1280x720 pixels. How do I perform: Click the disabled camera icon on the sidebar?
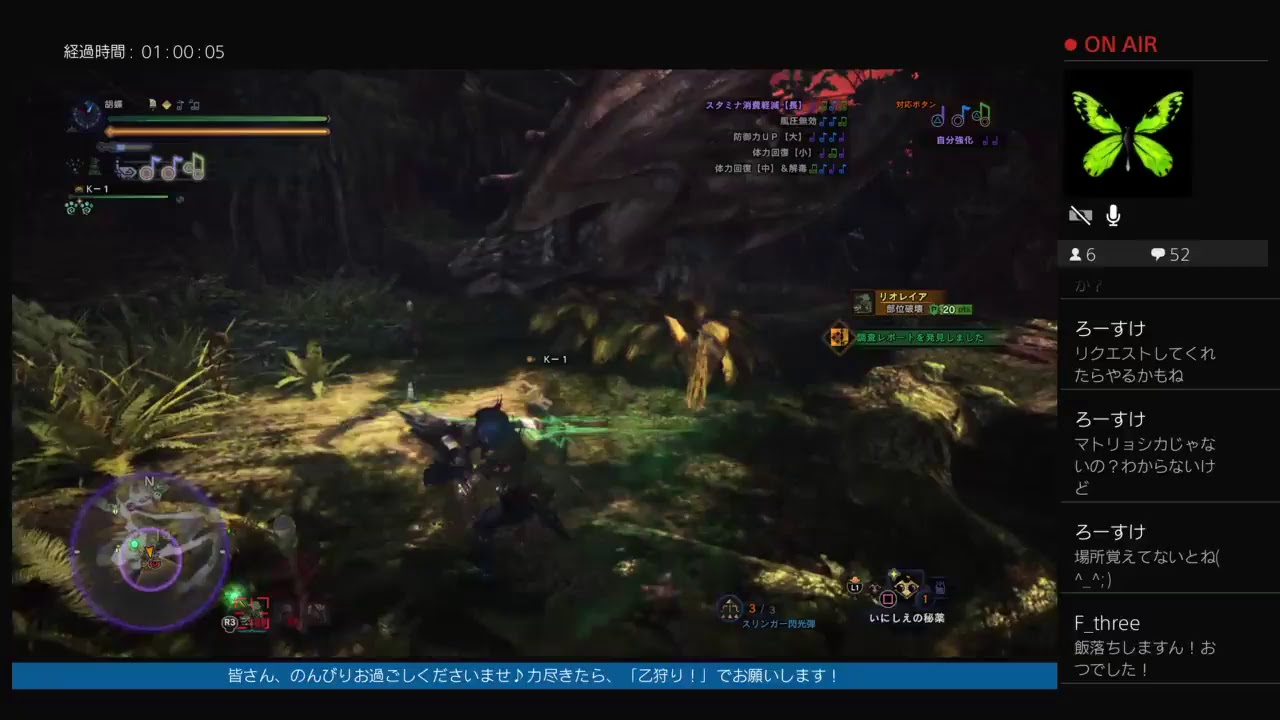[x=1080, y=214]
